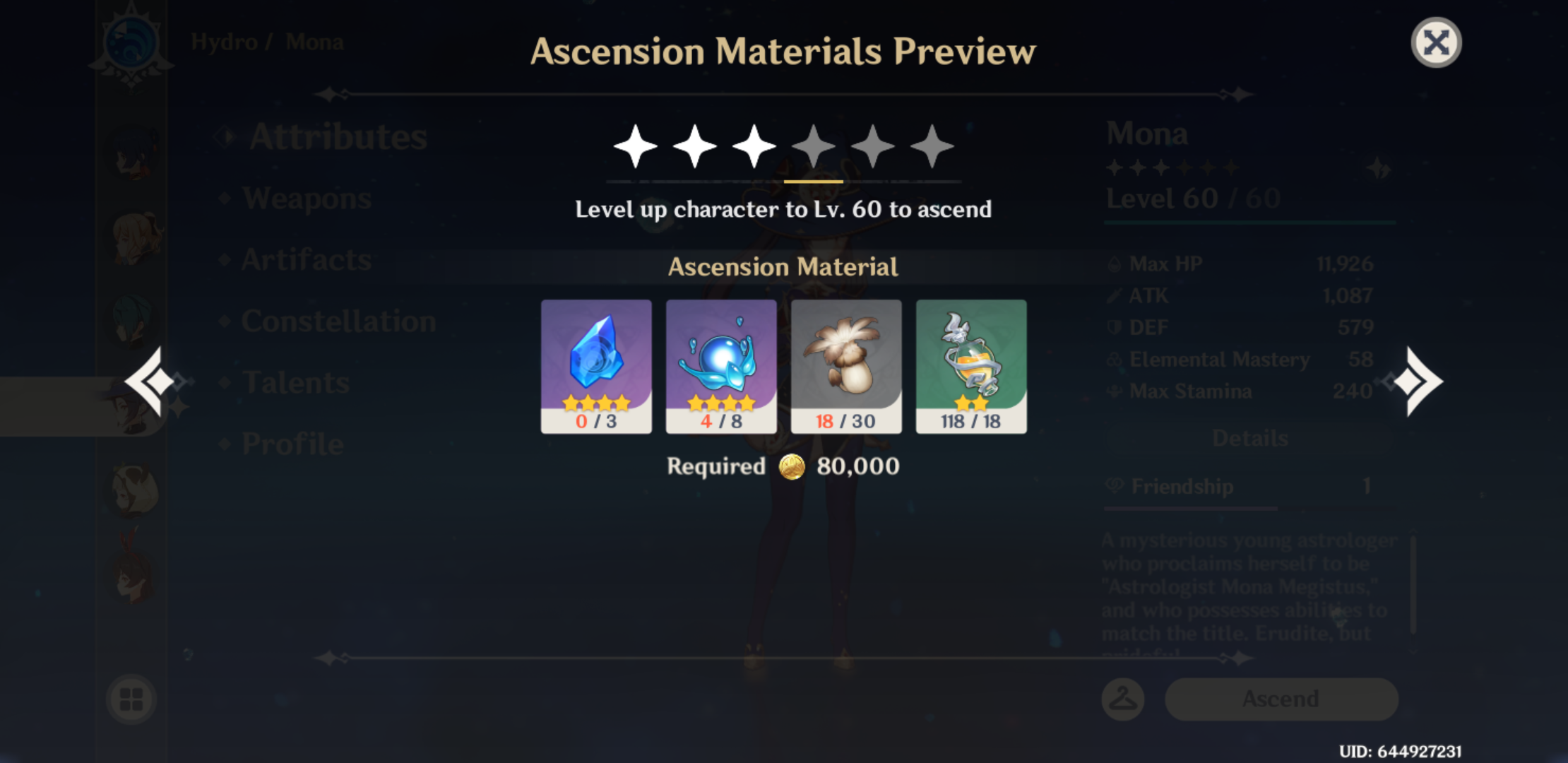Open the Hydro slime material details
The height and width of the screenshot is (763, 1568).
[720, 366]
